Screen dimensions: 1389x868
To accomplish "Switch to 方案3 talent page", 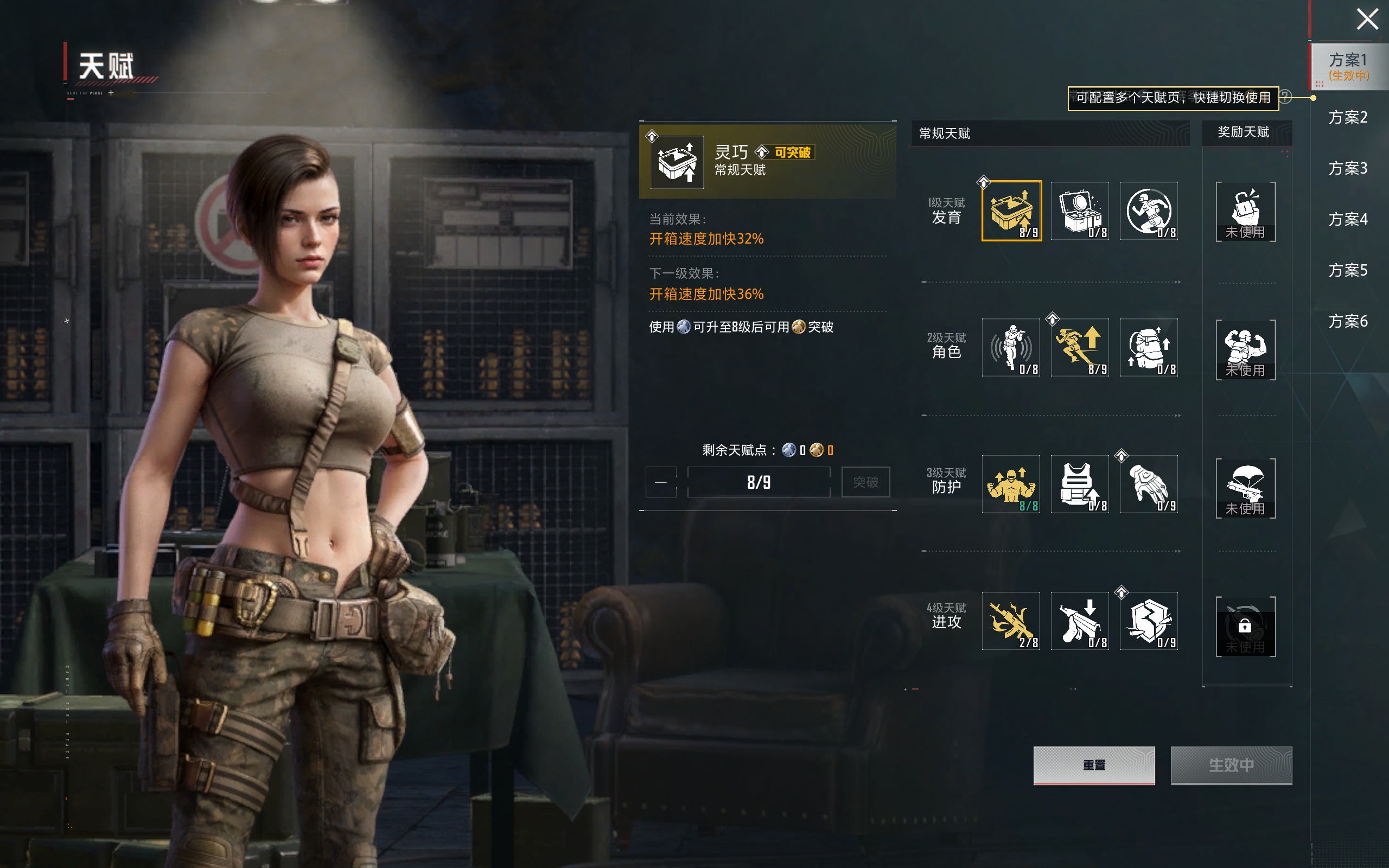I will 1348,169.
